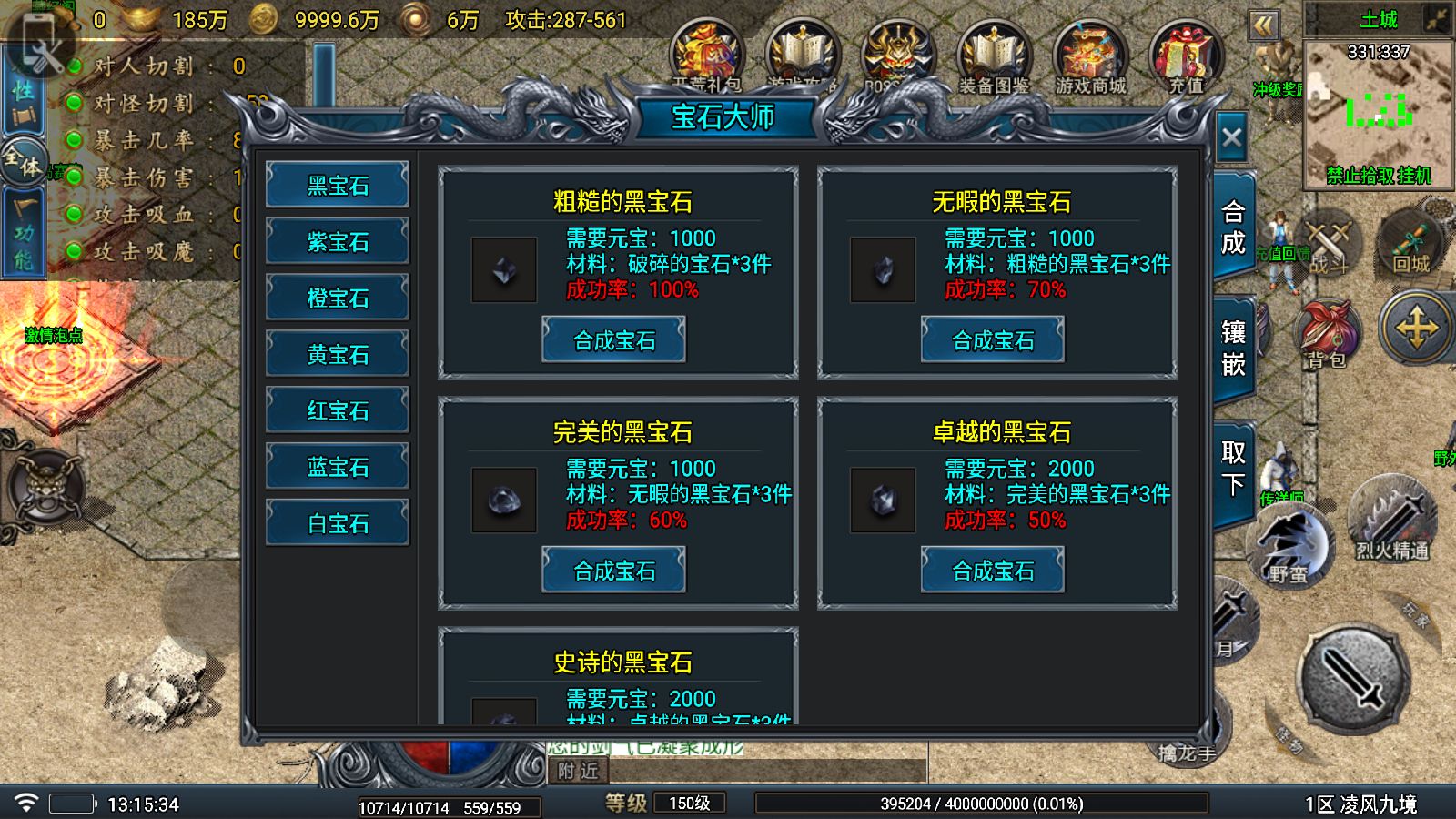Toggle the 激情泡点 event marker

coord(55,334)
